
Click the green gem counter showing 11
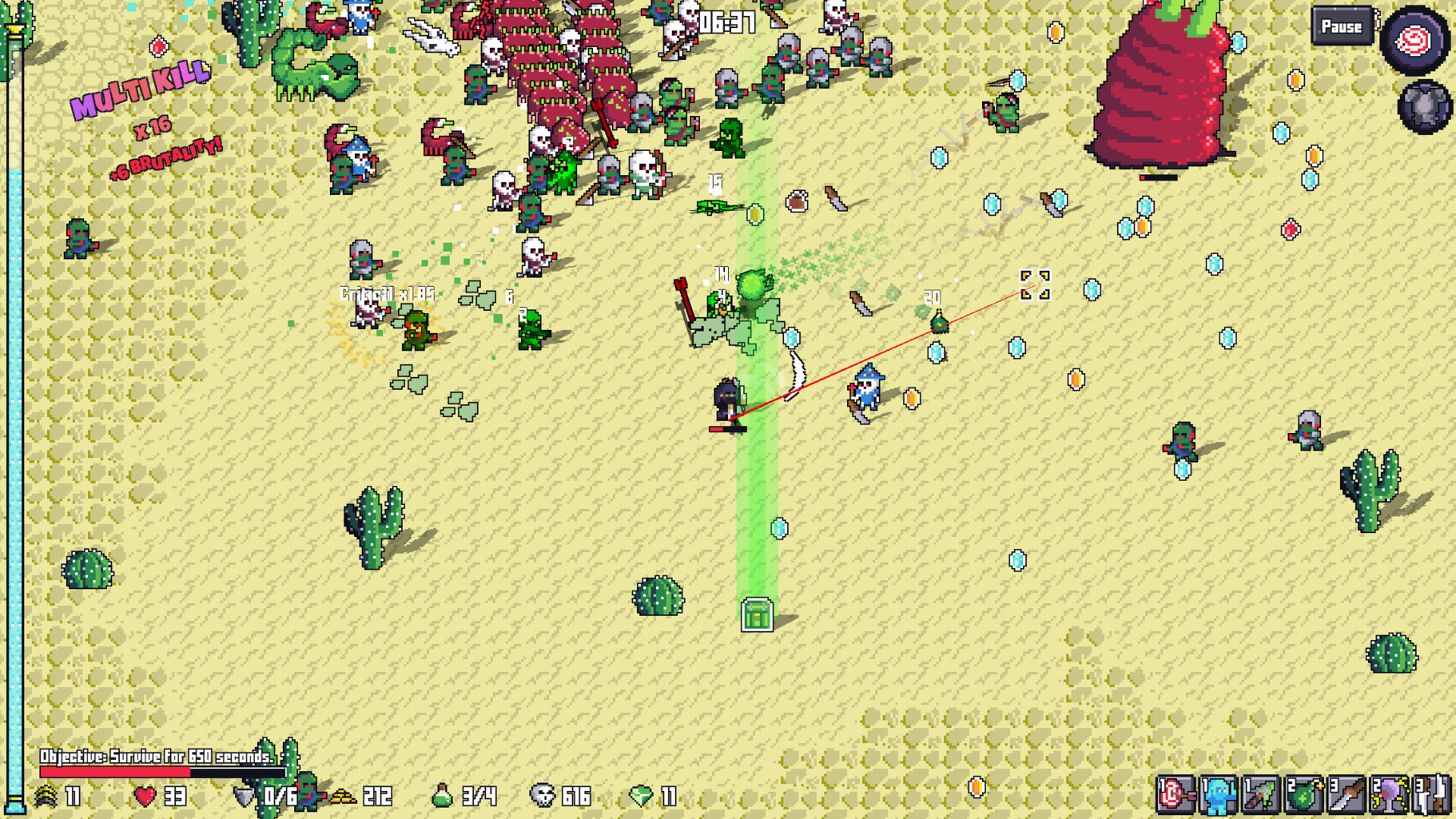tap(639, 797)
